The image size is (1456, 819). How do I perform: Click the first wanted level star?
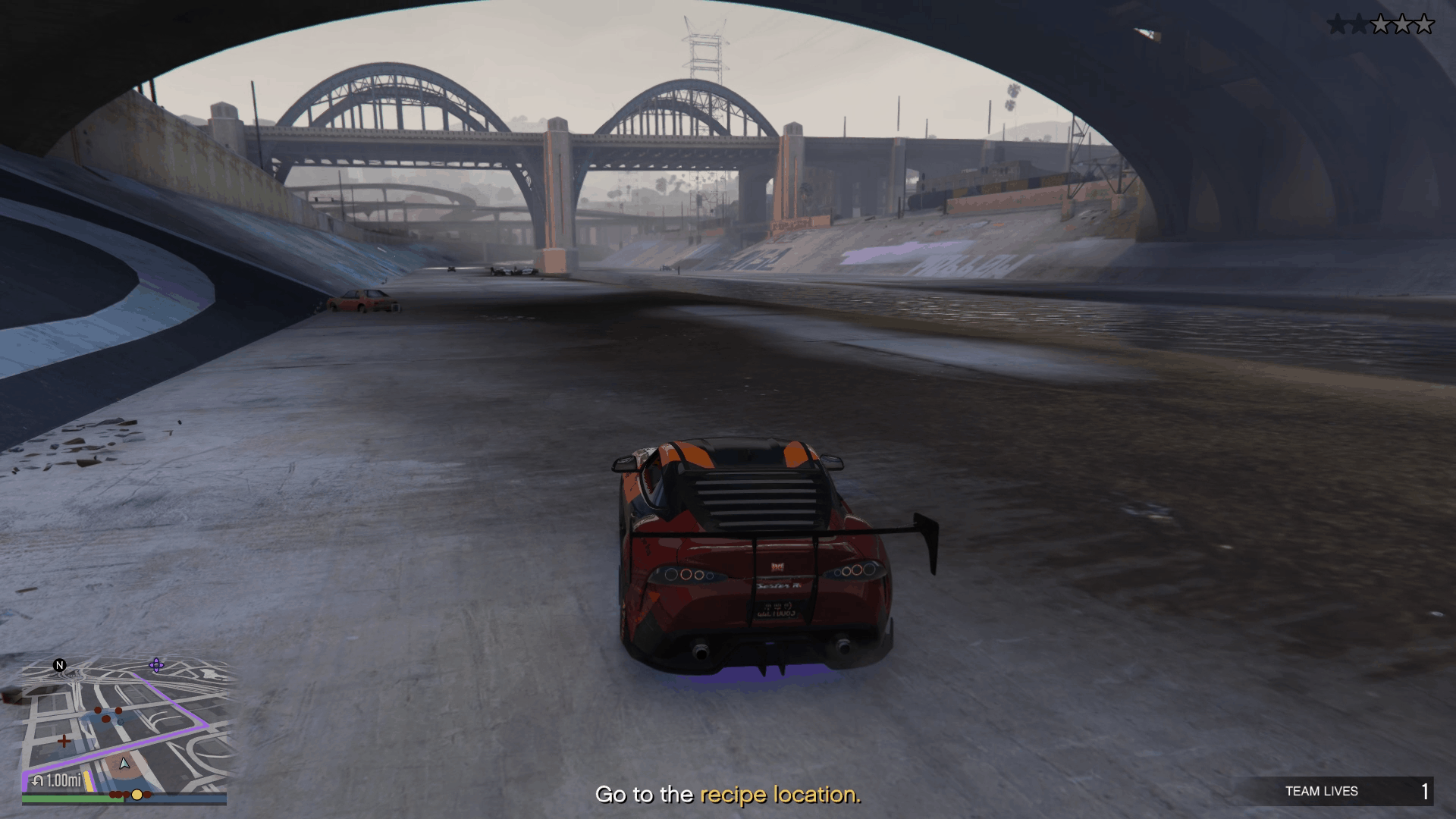coord(1337,24)
